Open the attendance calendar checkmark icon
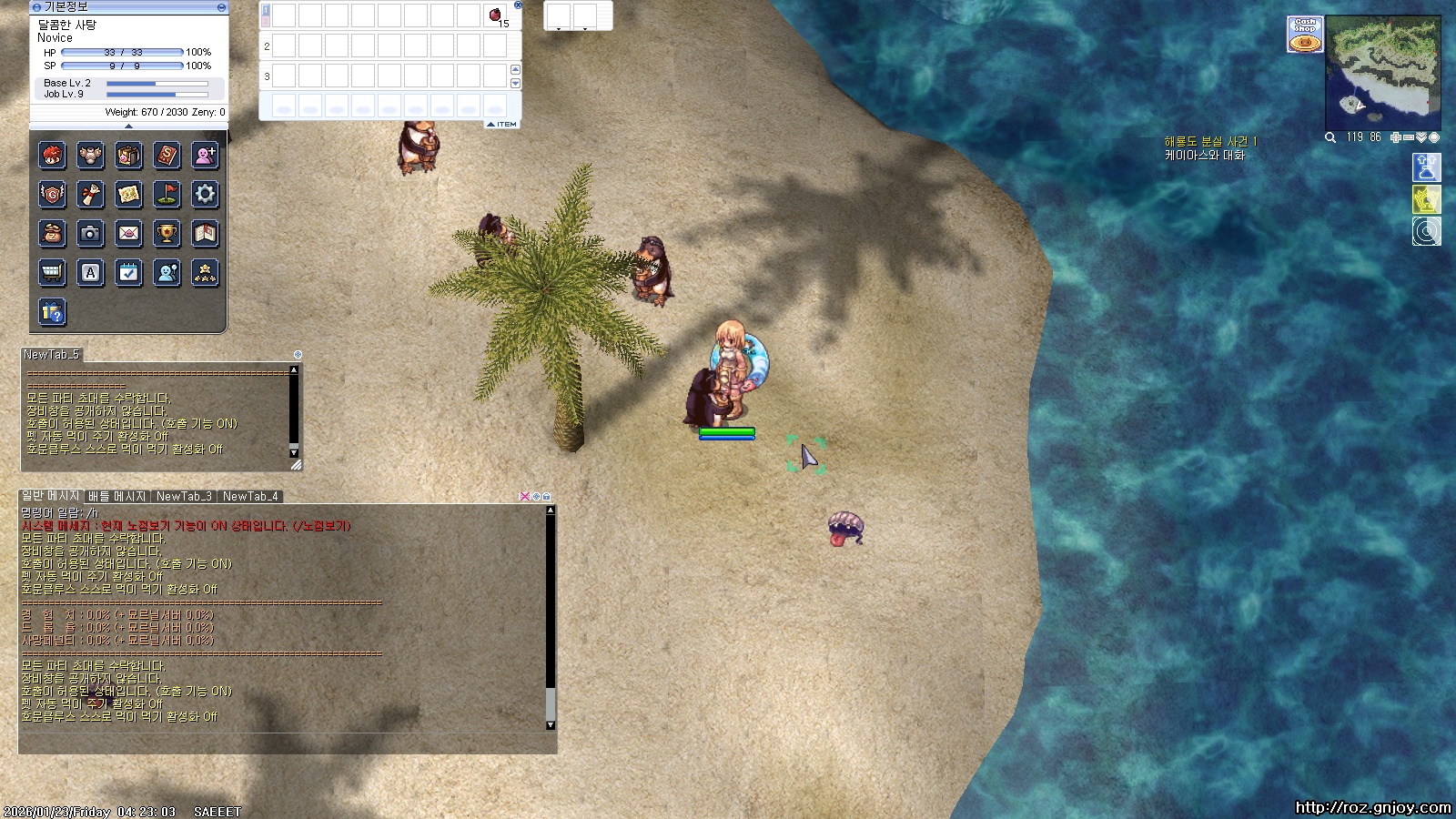 129,273
